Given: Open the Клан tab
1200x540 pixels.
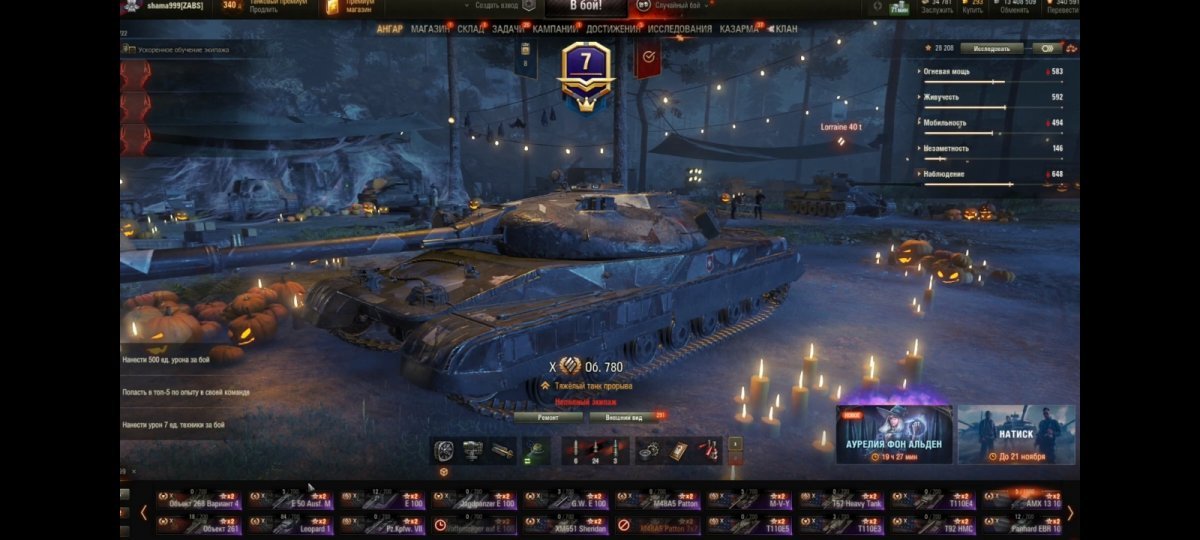Looking at the screenshot, I should pyautogui.click(x=786, y=29).
